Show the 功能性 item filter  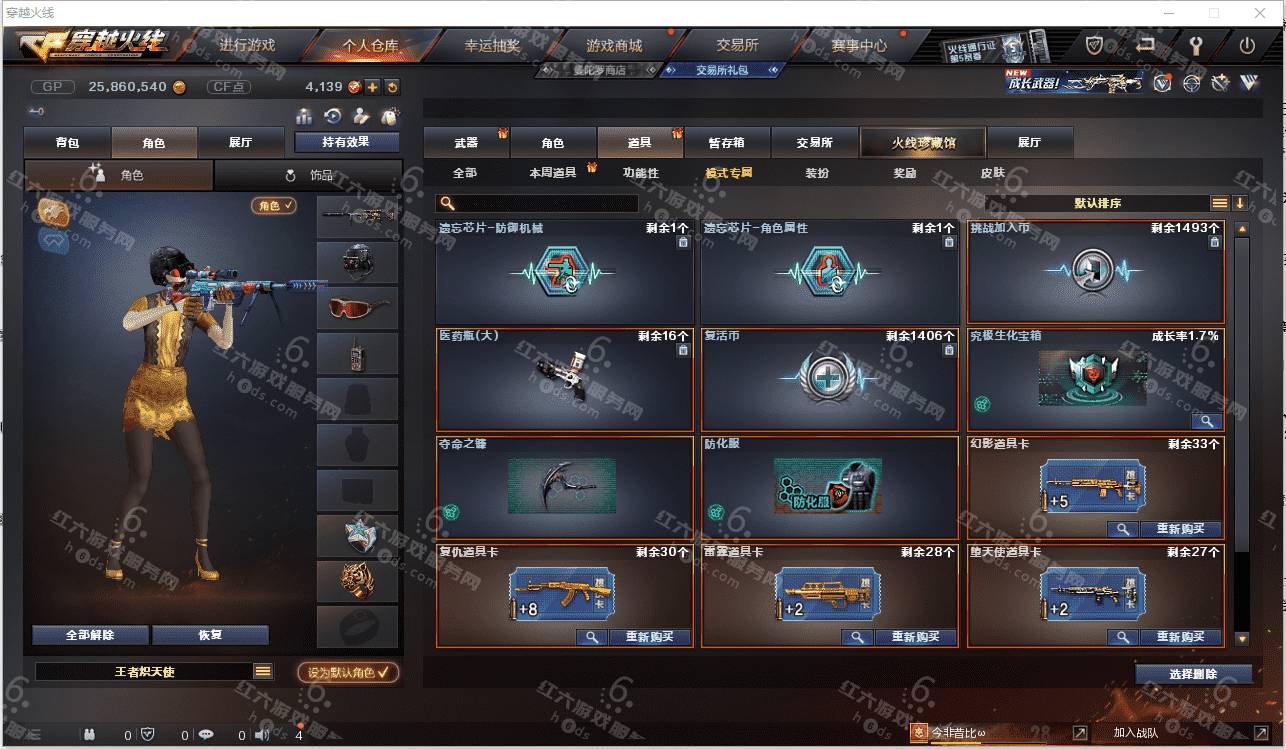click(x=641, y=173)
